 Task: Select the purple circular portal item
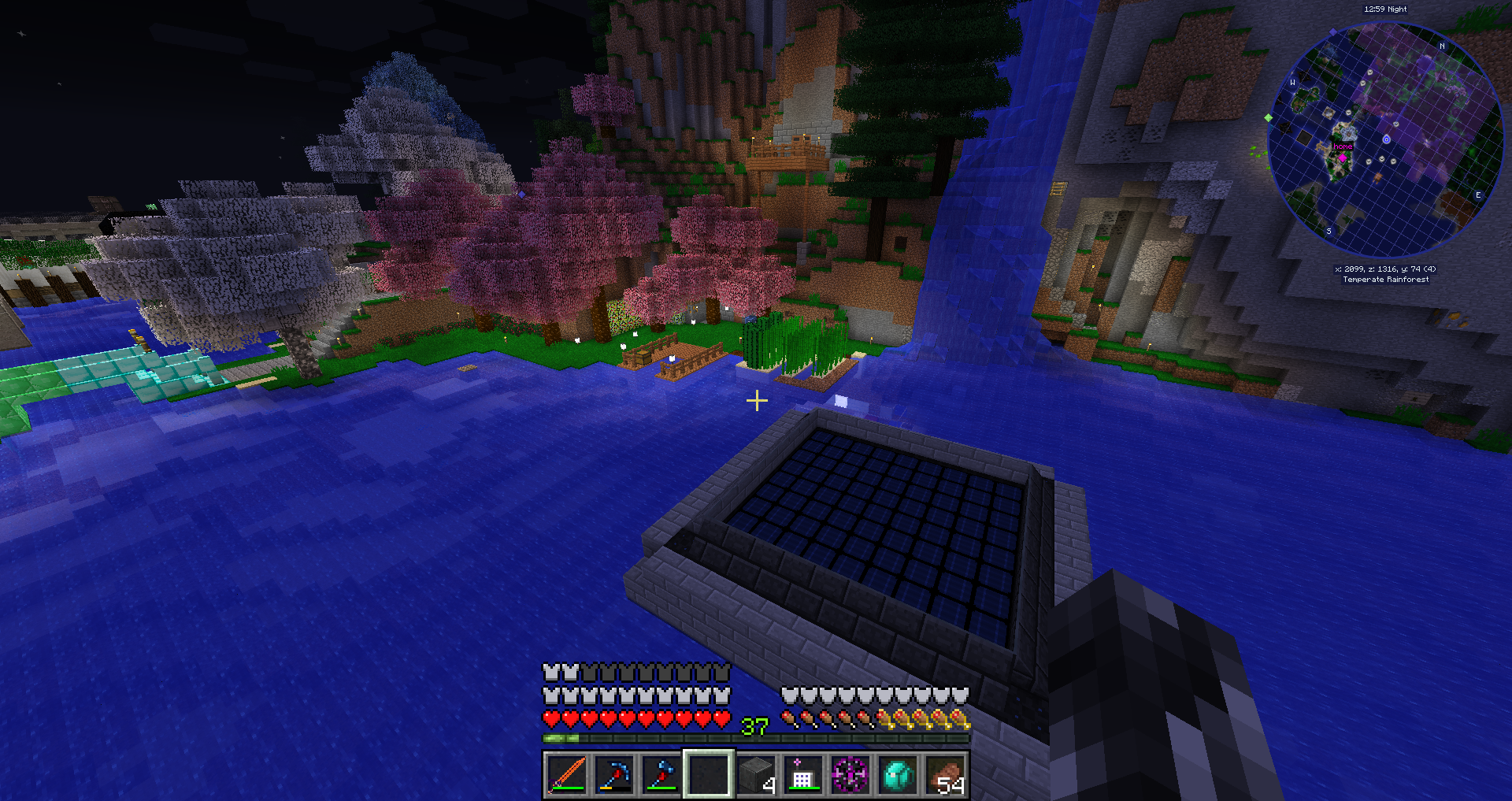[850, 774]
